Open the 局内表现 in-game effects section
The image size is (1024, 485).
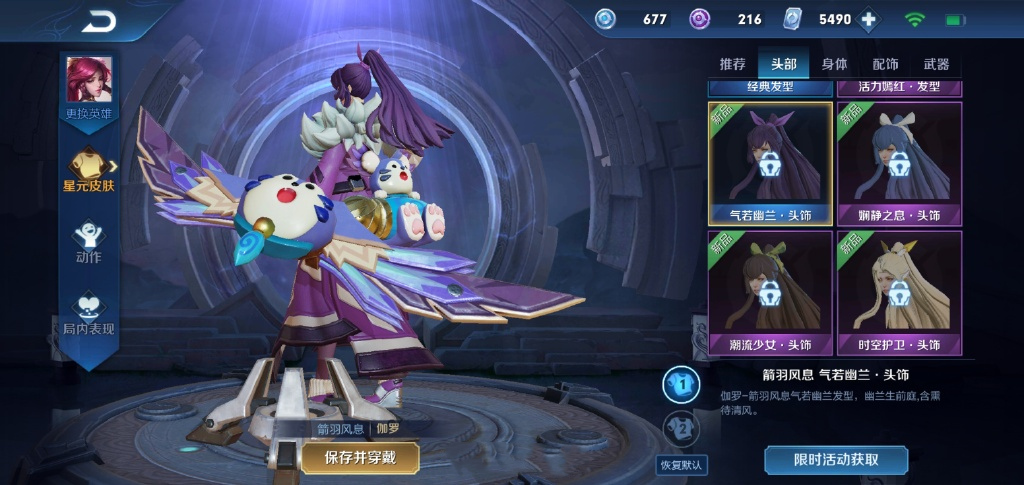tap(88, 312)
